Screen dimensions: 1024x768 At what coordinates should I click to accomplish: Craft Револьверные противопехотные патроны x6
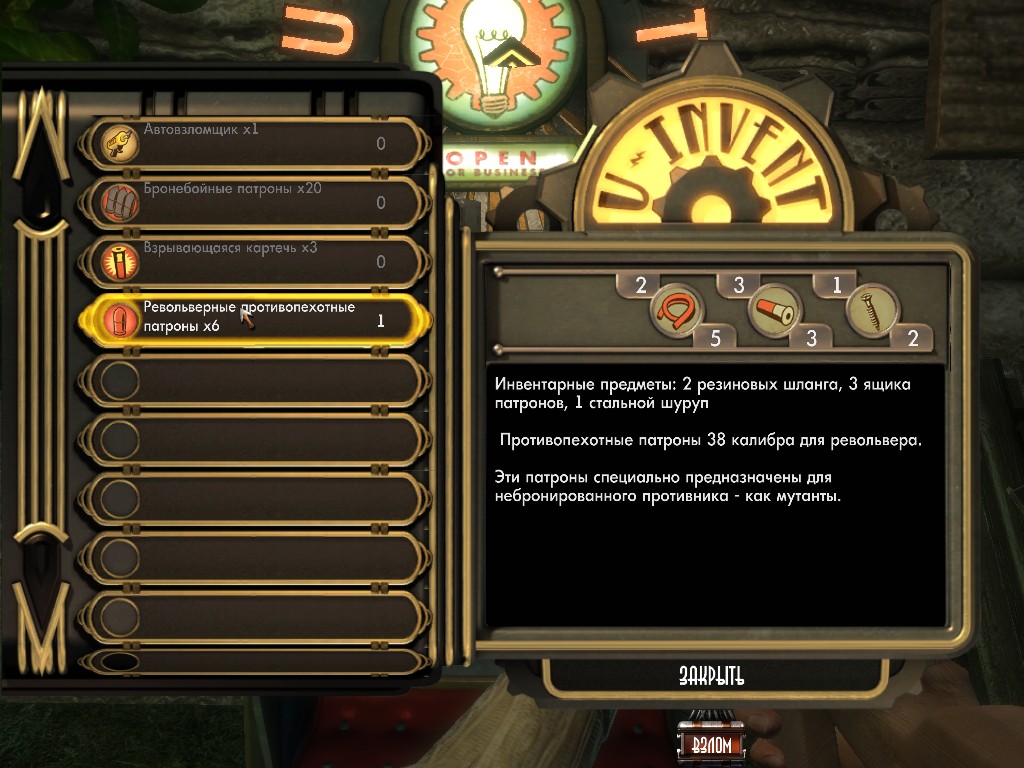[255, 320]
